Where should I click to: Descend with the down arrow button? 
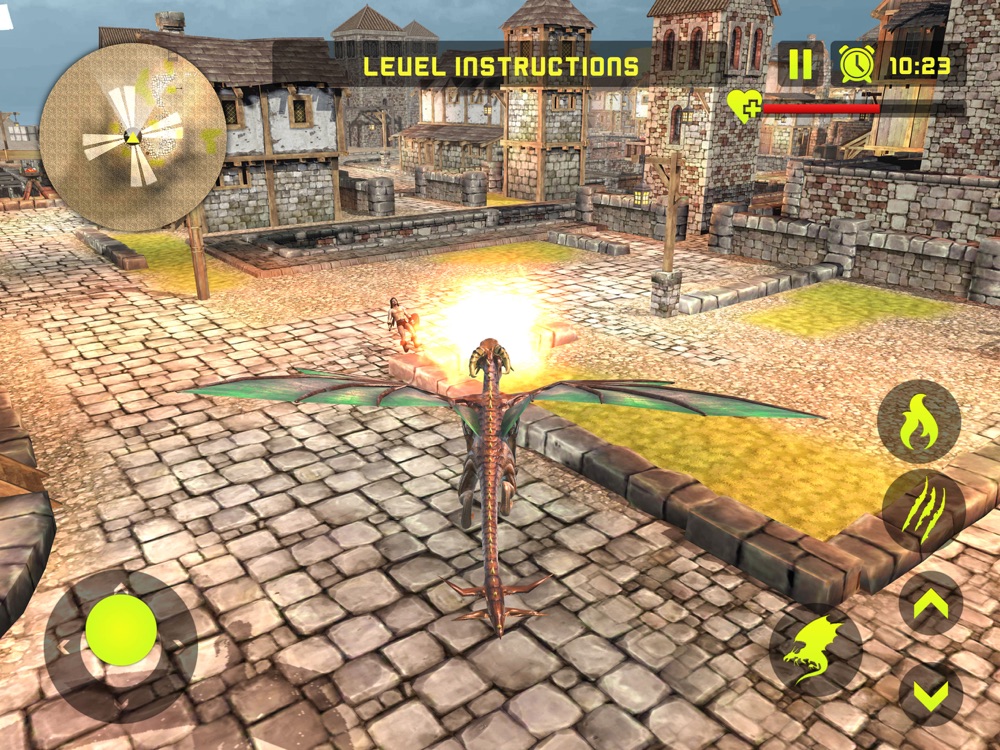[x=930, y=693]
